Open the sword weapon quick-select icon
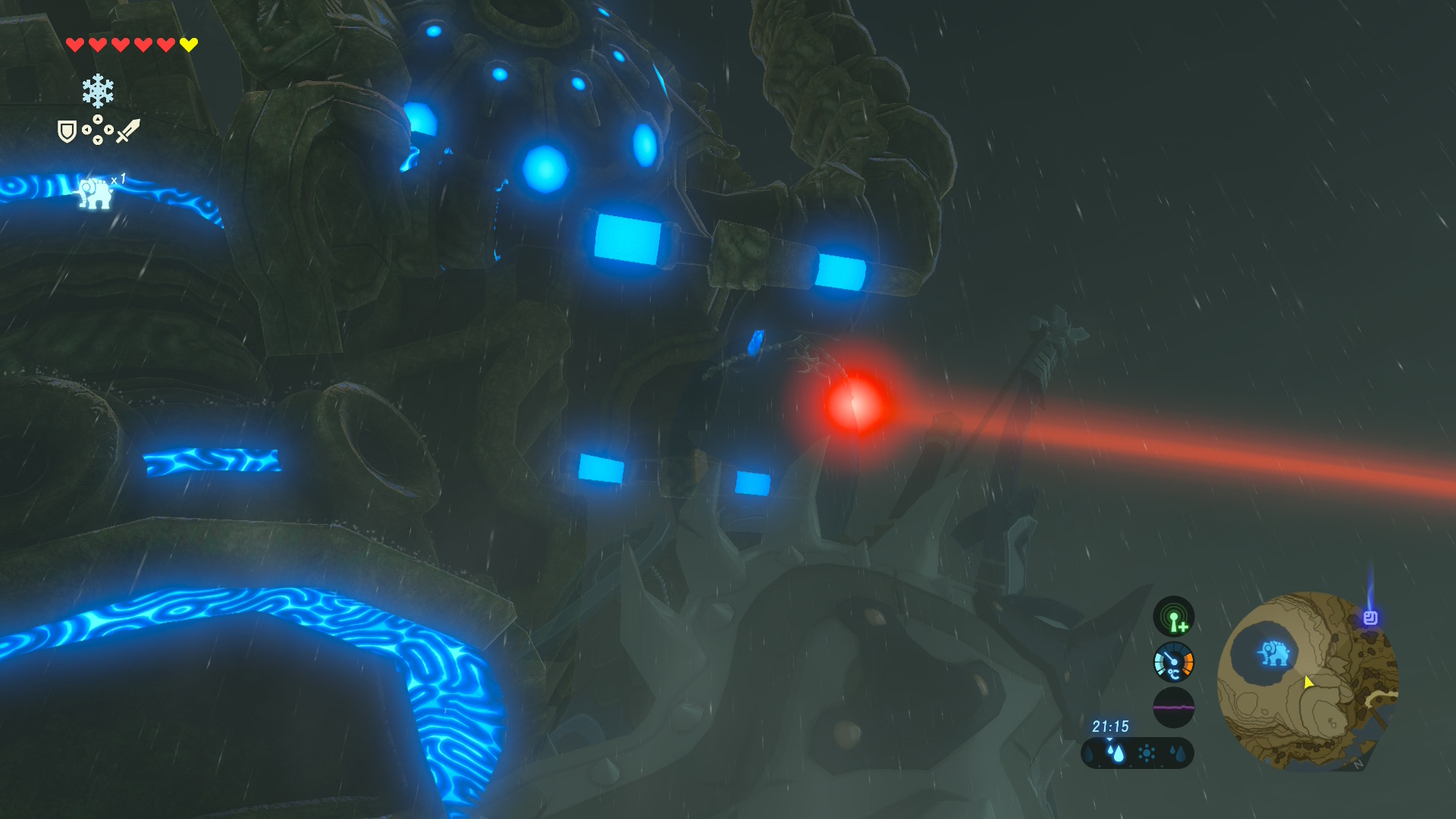Viewport: 1456px width, 819px height. [127, 130]
